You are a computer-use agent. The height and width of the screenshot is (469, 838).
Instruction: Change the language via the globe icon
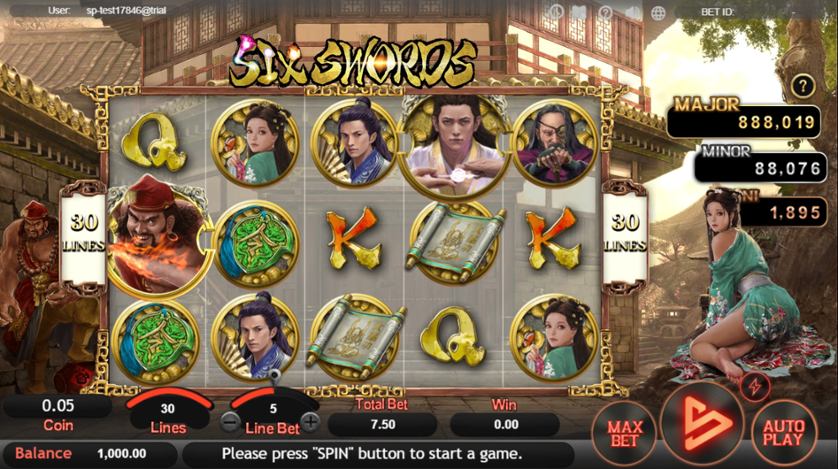(658, 14)
